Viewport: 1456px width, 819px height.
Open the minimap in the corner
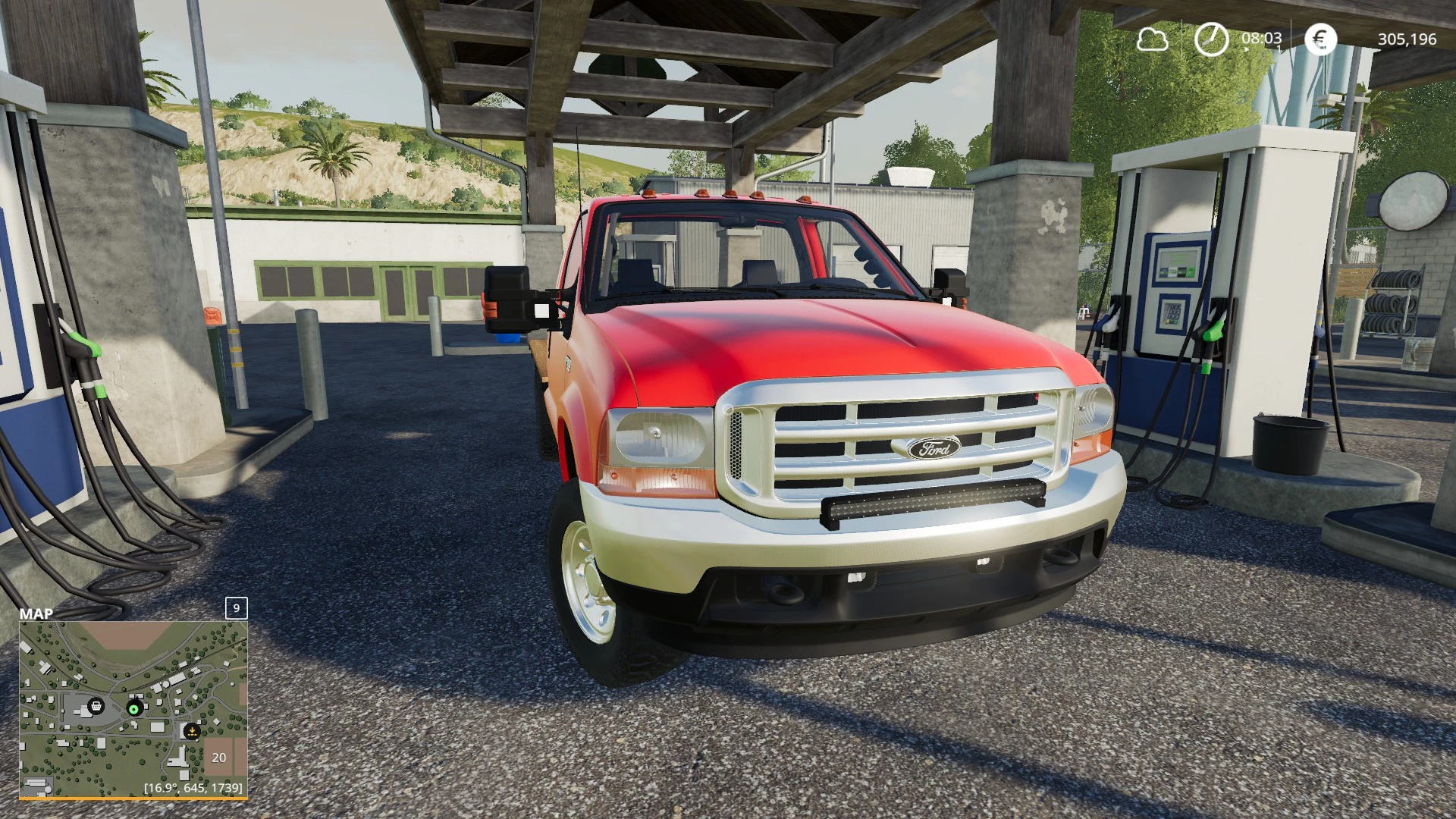tap(133, 709)
